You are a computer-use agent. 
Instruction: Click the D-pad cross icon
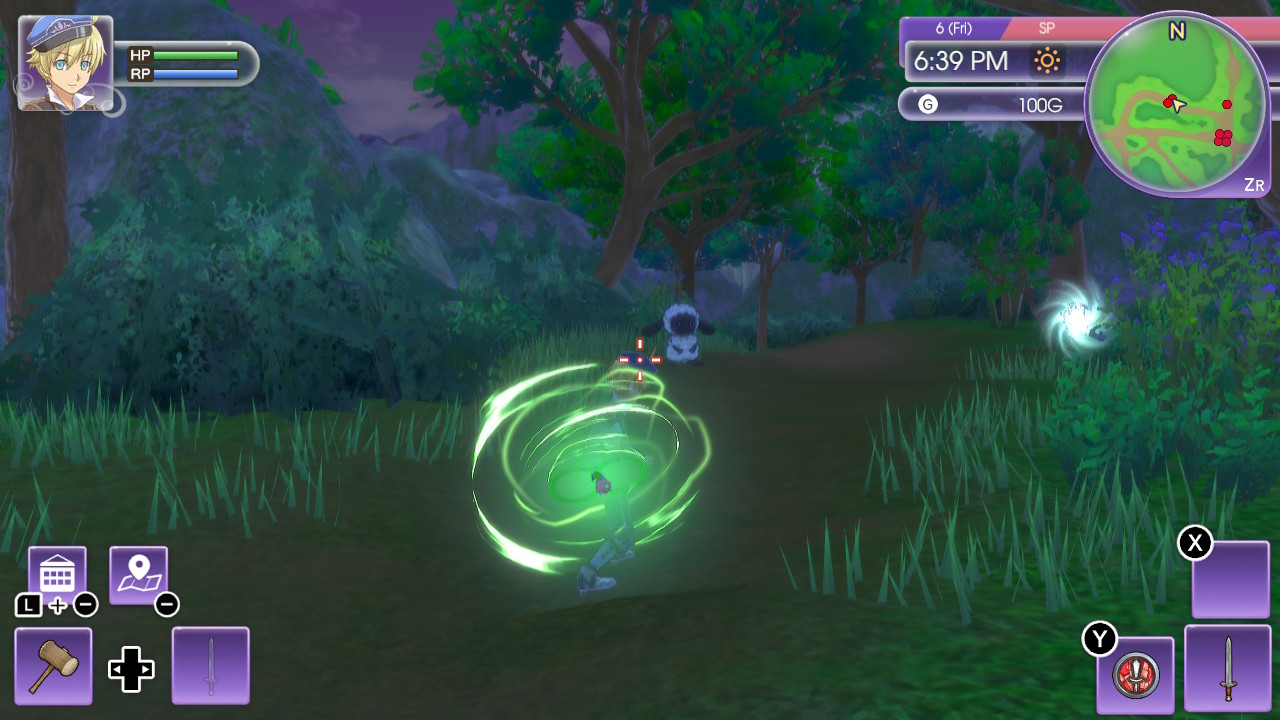(131, 670)
